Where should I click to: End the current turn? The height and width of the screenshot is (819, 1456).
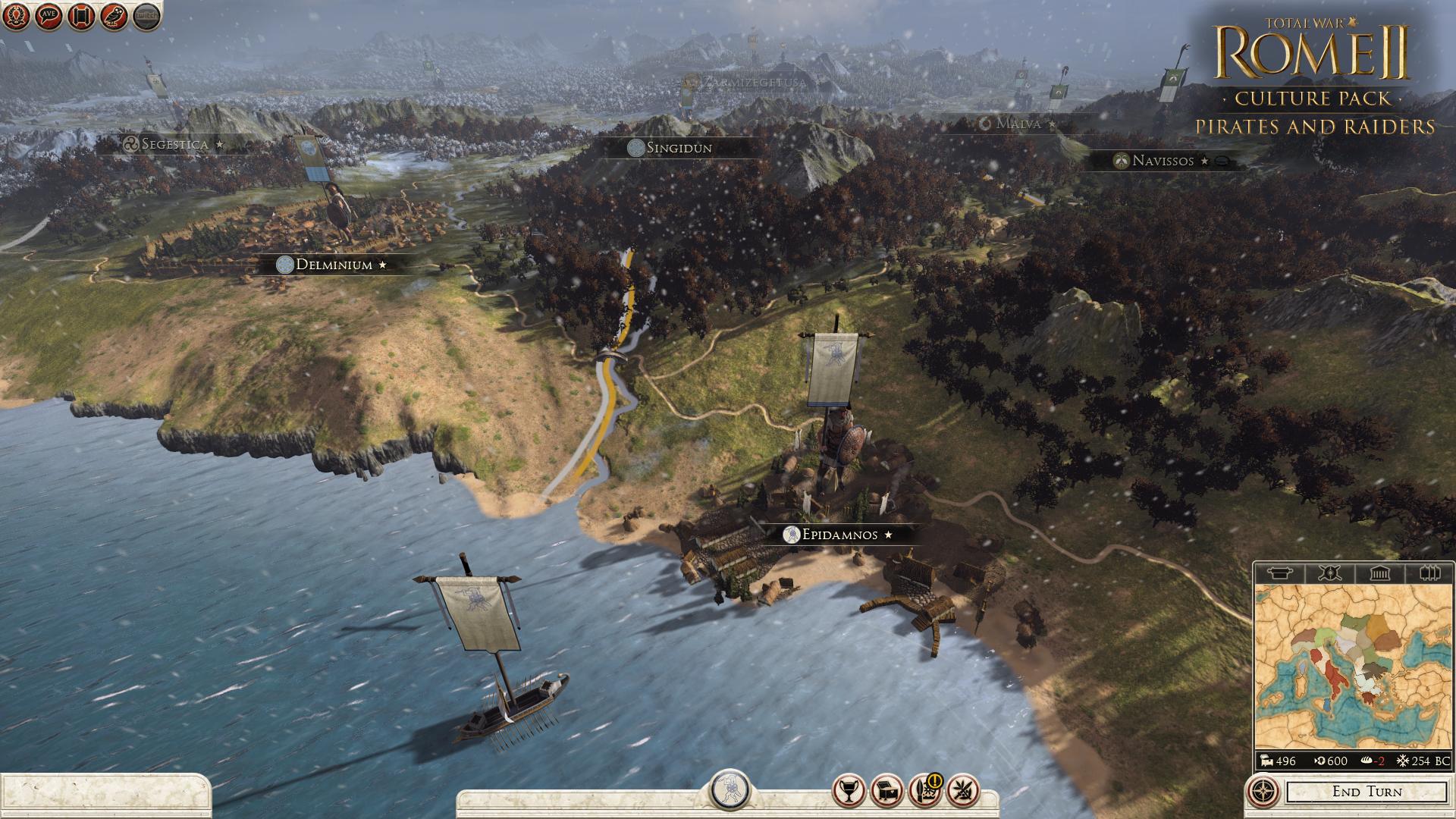pyautogui.click(x=1367, y=792)
